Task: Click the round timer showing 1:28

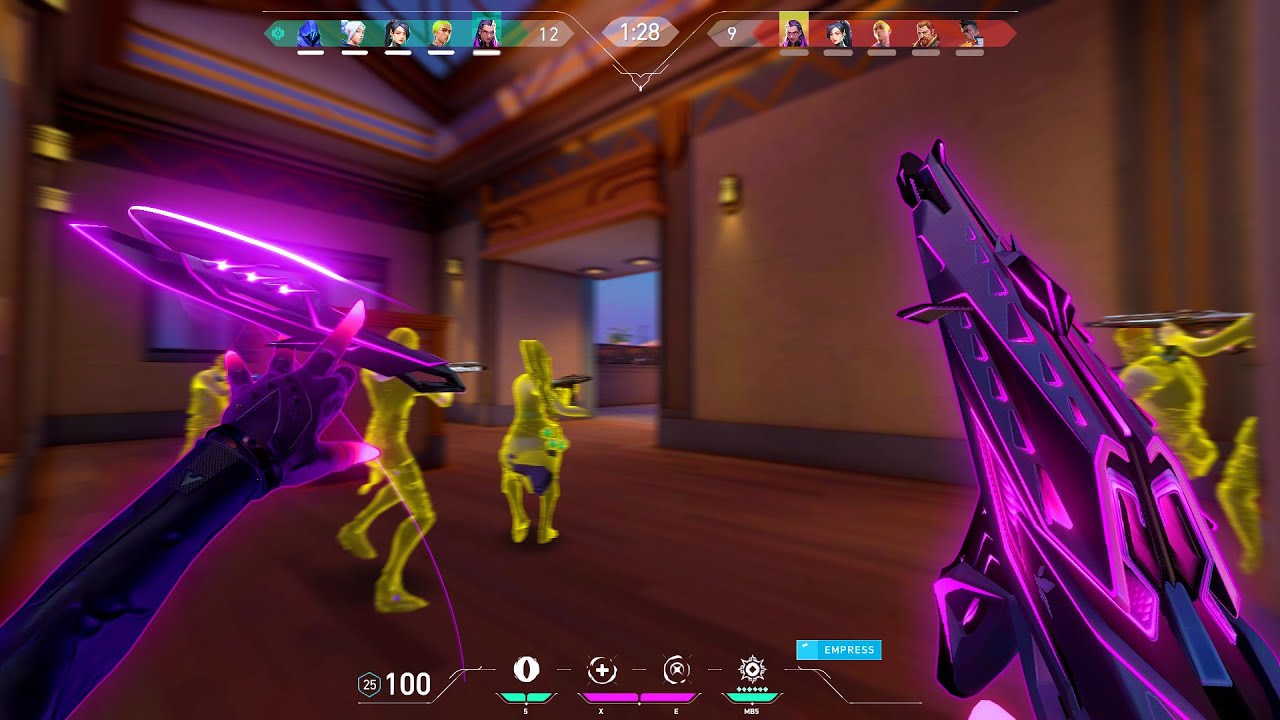Action: [638, 32]
